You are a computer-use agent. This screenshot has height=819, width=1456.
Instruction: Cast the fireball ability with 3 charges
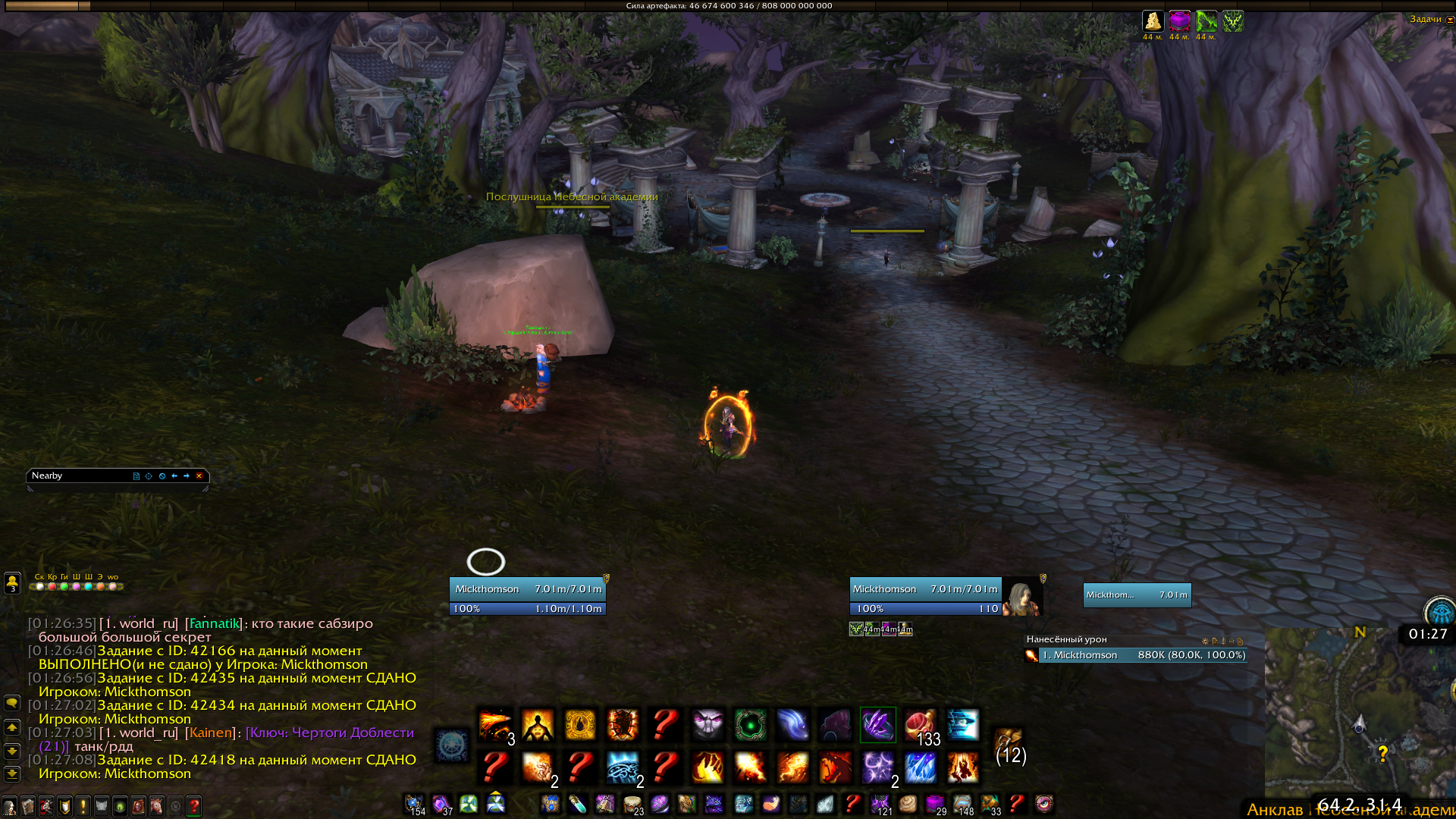pos(495,725)
